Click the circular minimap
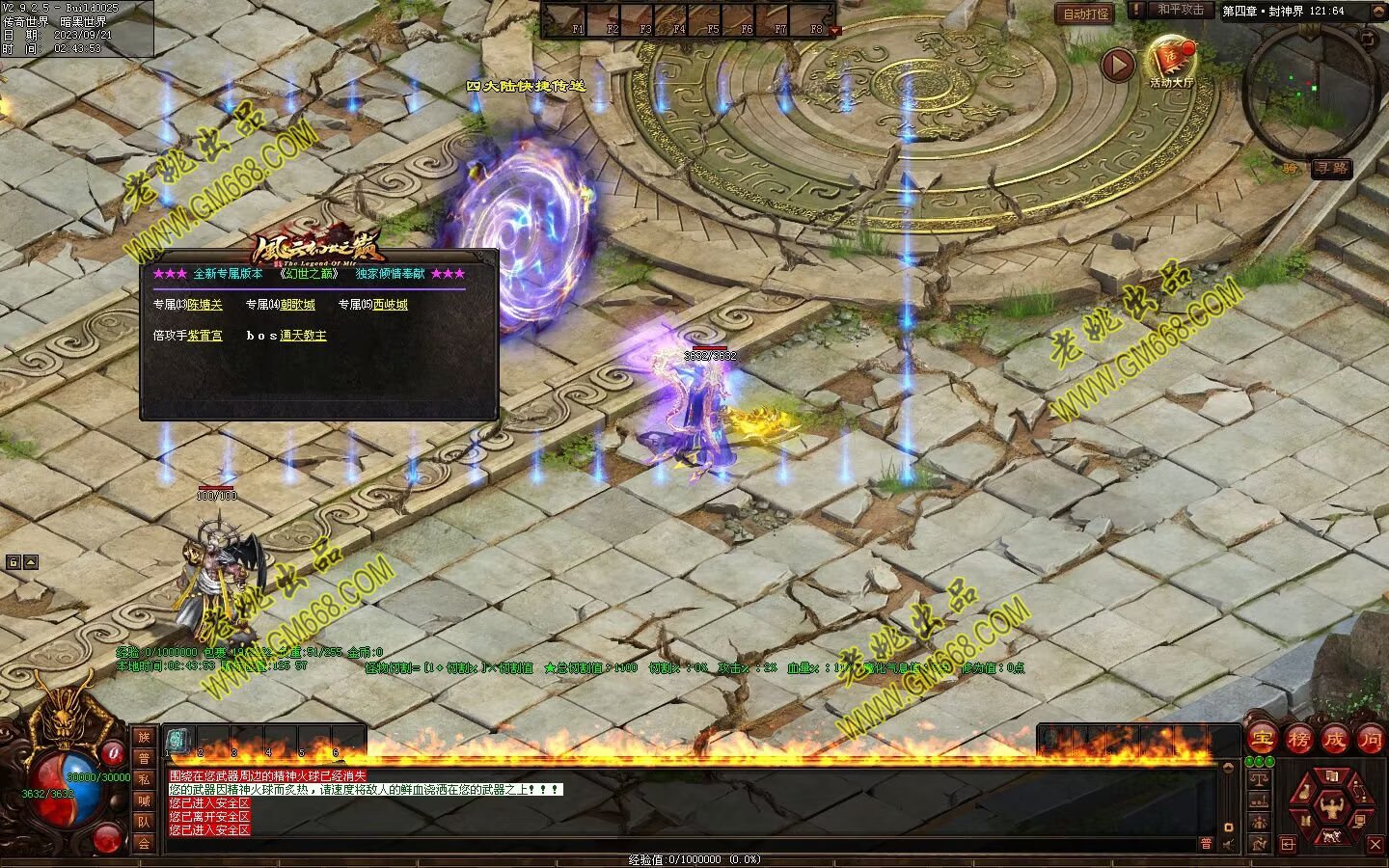1389x868 pixels. tap(1312, 93)
